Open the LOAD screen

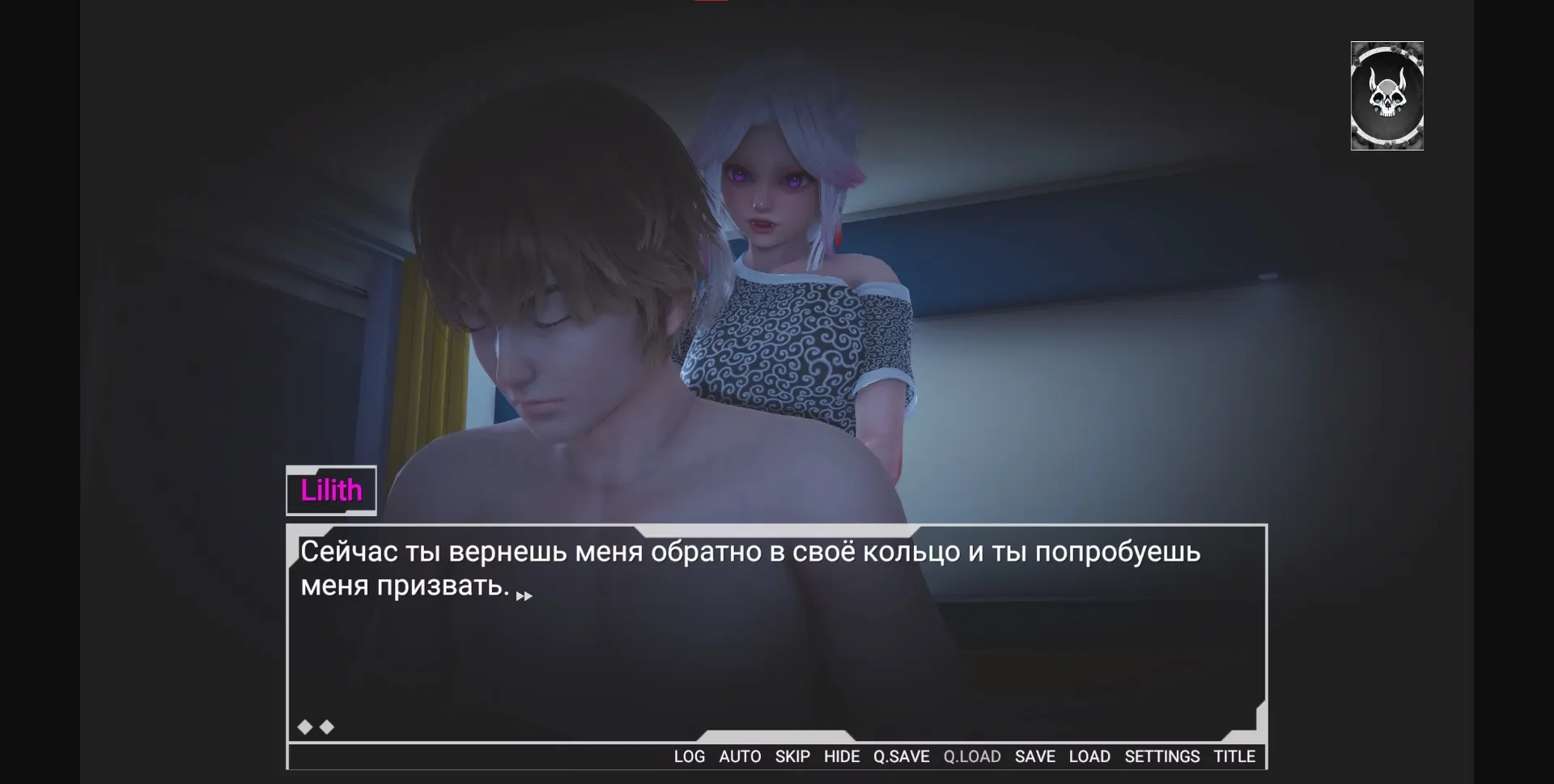[1090, 756]
